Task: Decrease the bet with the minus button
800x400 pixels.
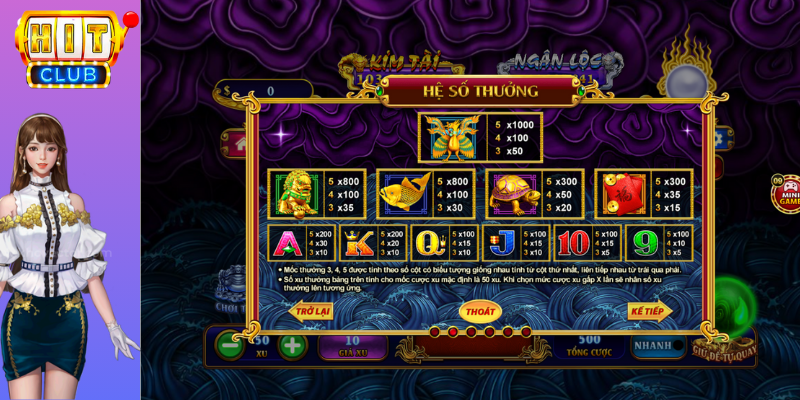Action: click(231, 348)
